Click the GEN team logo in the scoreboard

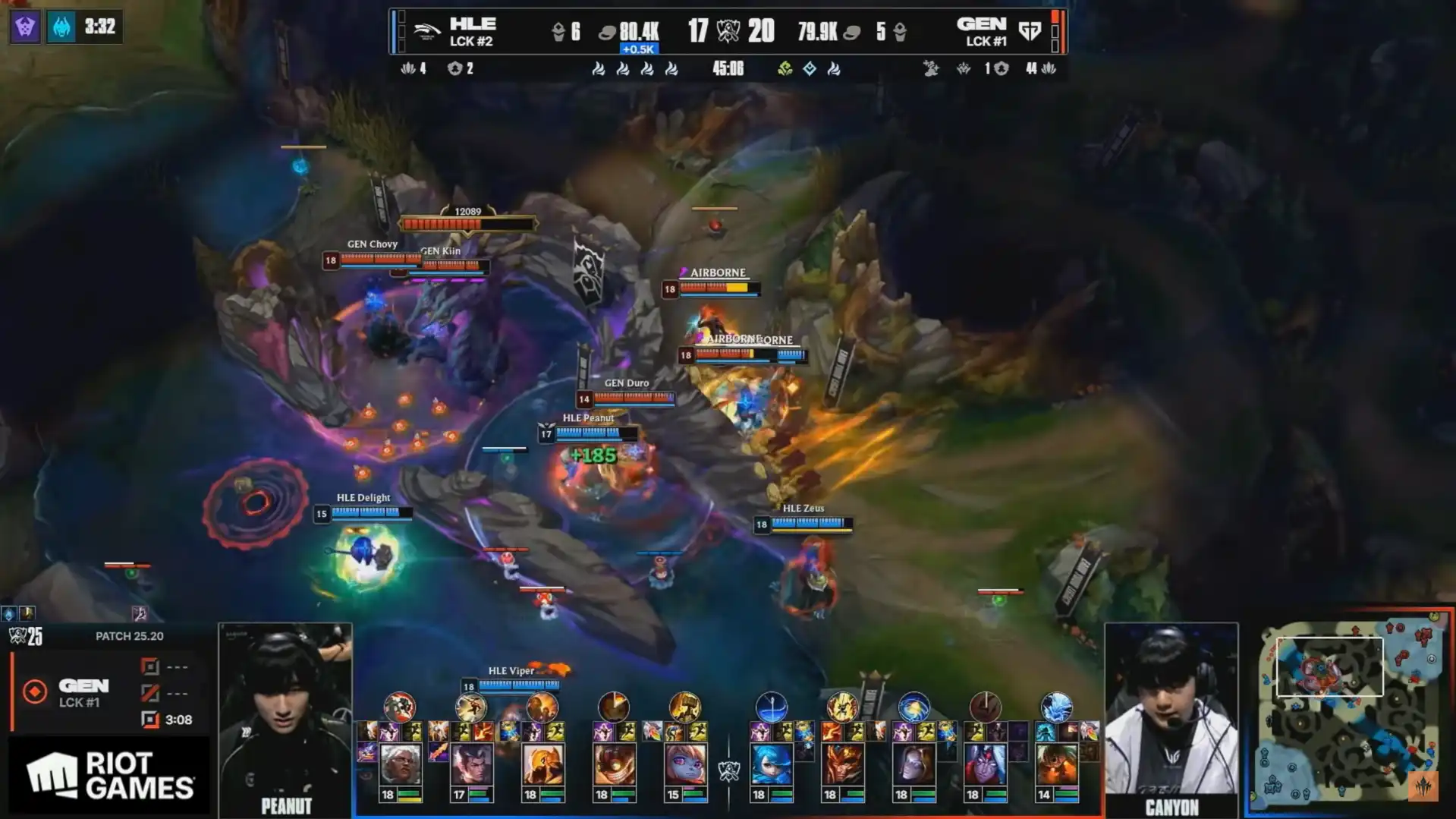[1030, 32]
